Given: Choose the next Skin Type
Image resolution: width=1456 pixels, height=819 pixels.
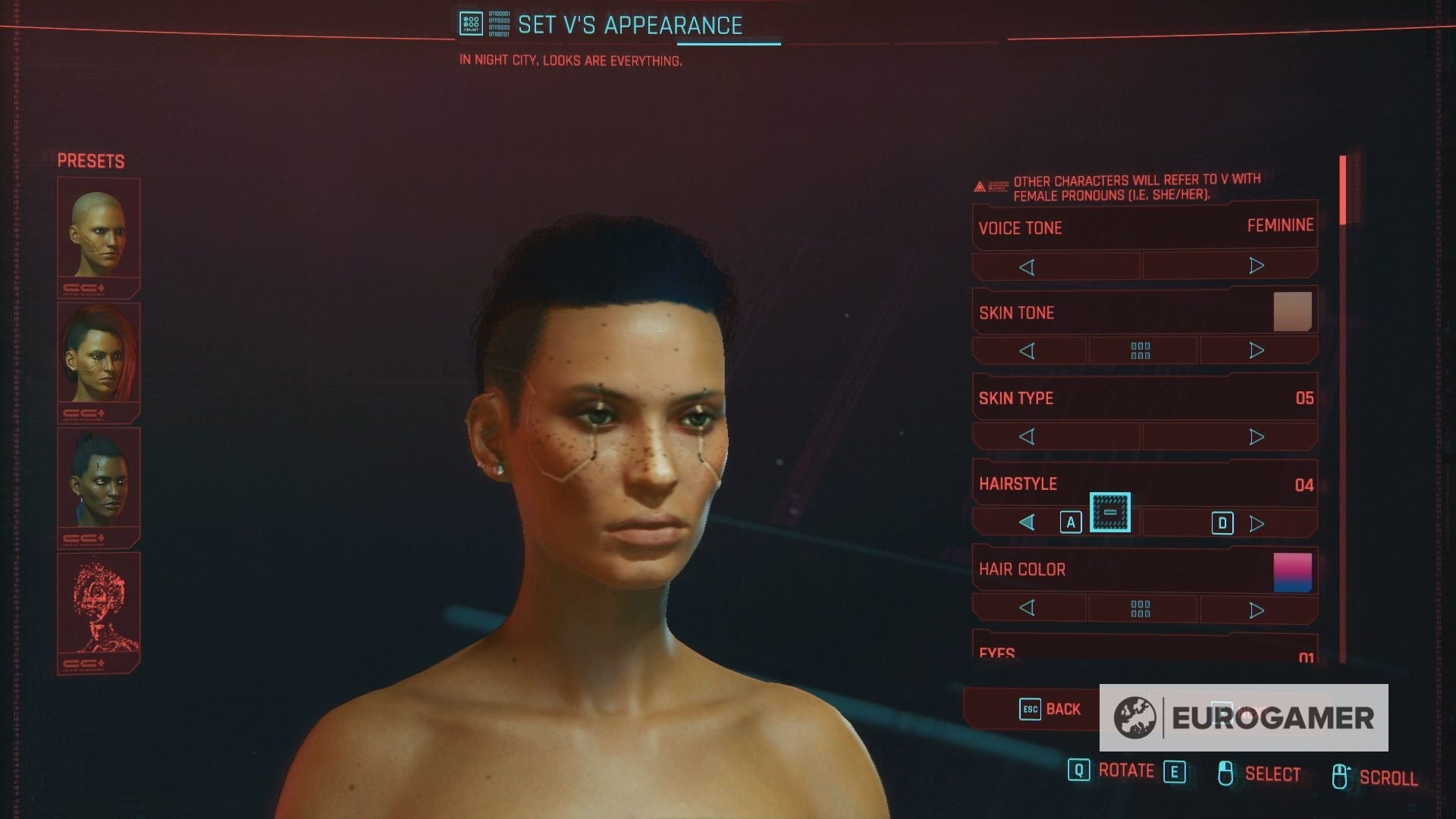Looking at the screenshot, I should click(1256, 437).
